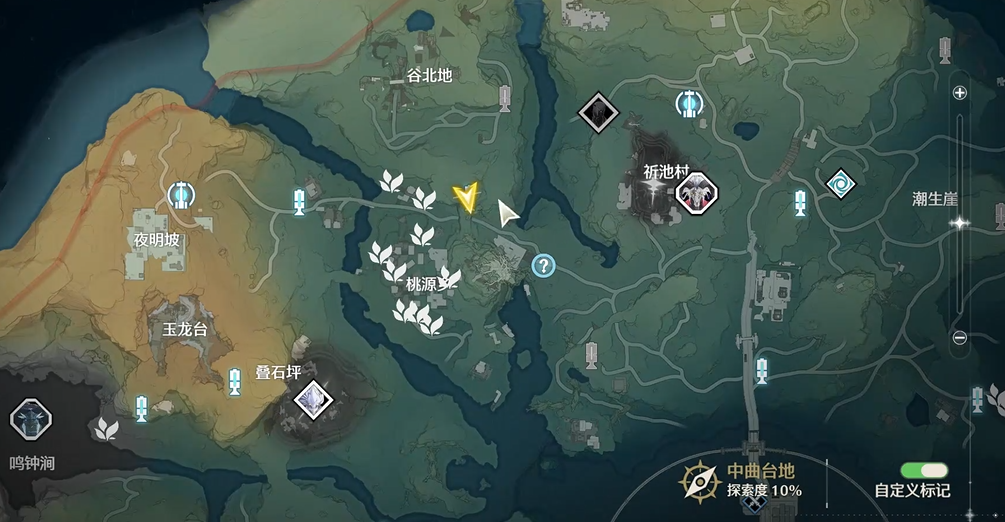
Task: Click the map zoom-in plus button
Action: click(960, 93)
